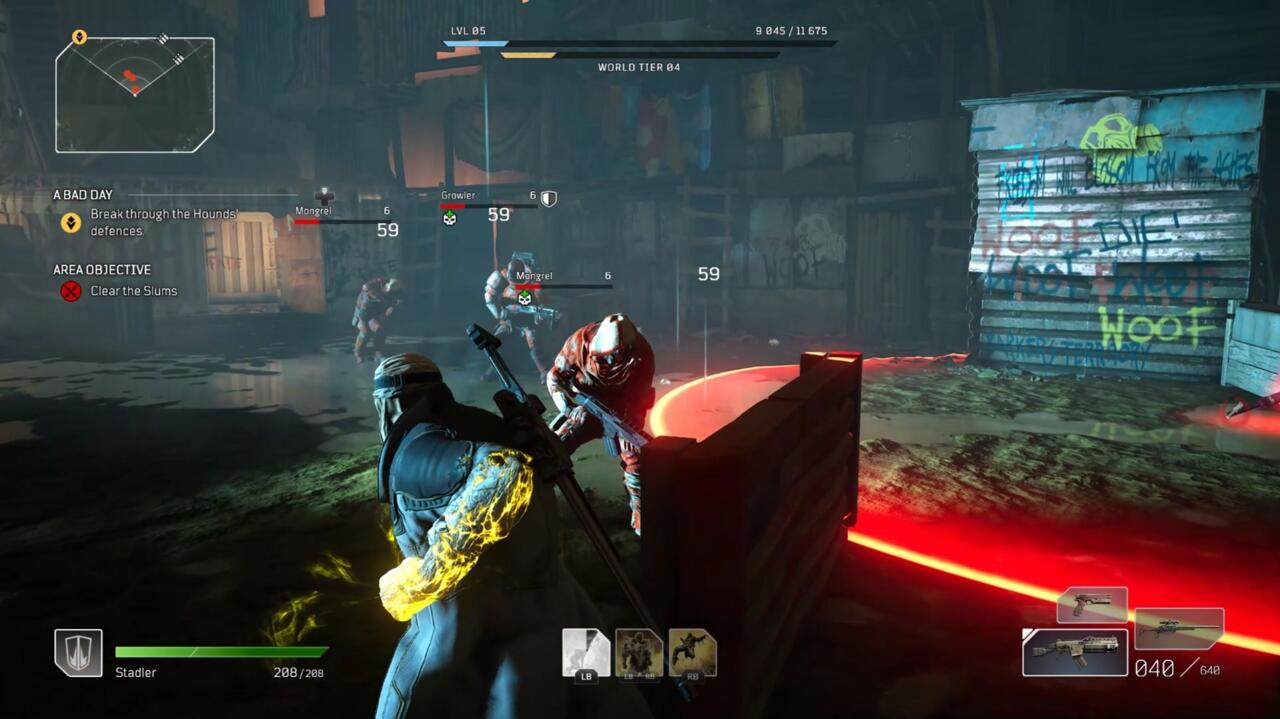
Task: Click the shield class emblem beside Stadler
Action: [x=78, y=653]
